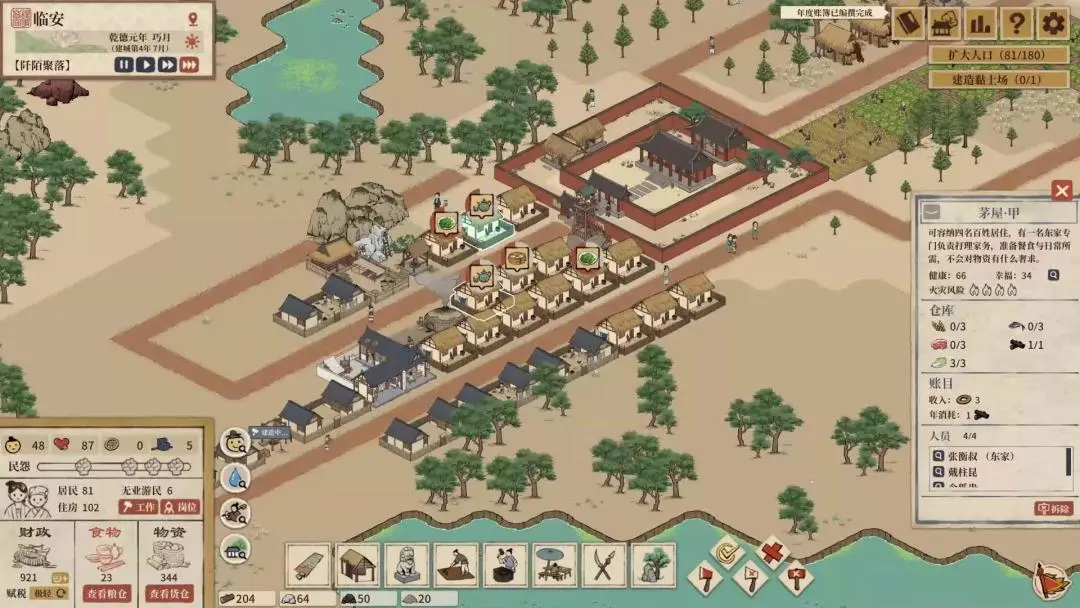Screen dimensions: 1080x608
Task: Select the 扩大人口 objective tracker
Action: [999, 55]
